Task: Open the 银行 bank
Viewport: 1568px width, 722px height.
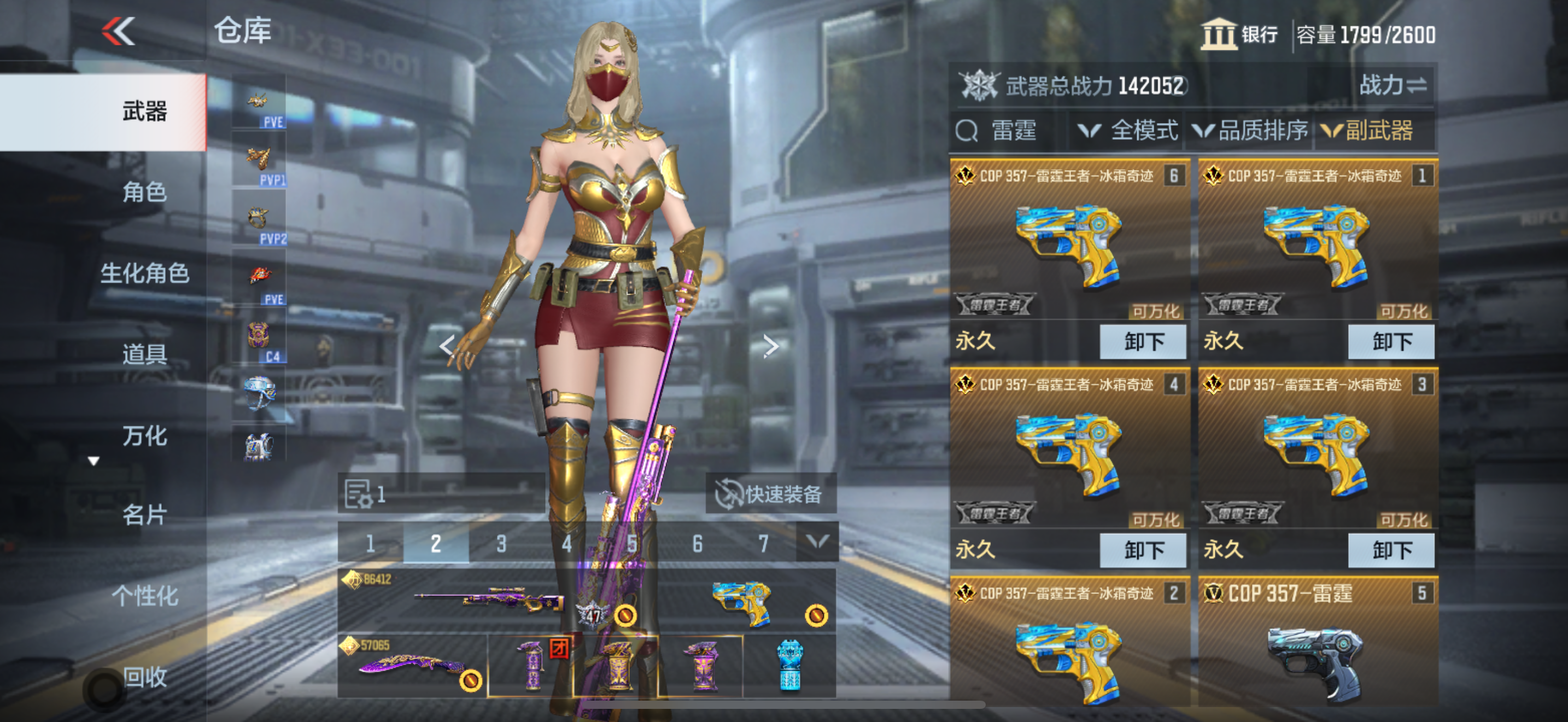Action: click(x=1239, y=34)
